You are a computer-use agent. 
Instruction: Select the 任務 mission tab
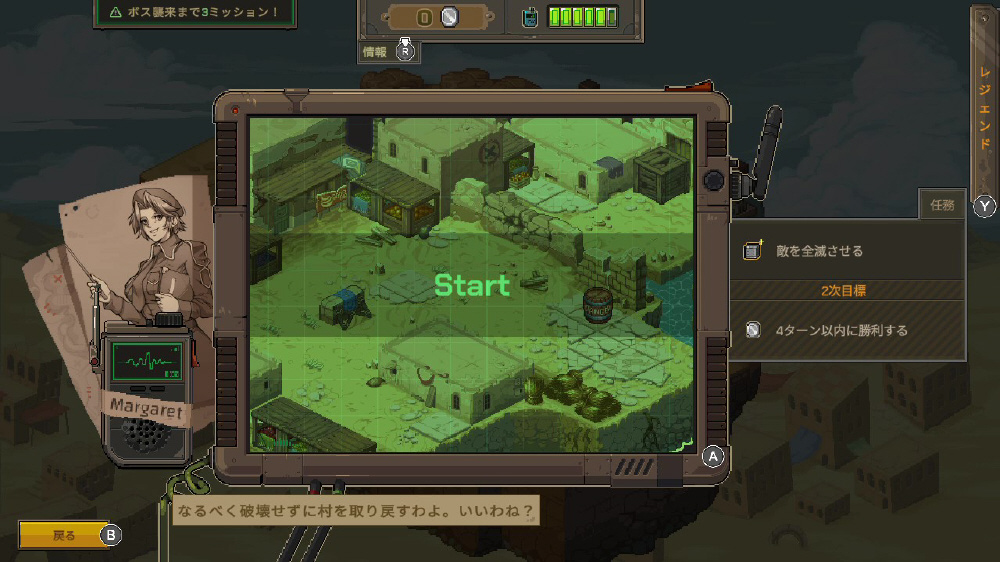pos(942,205)
